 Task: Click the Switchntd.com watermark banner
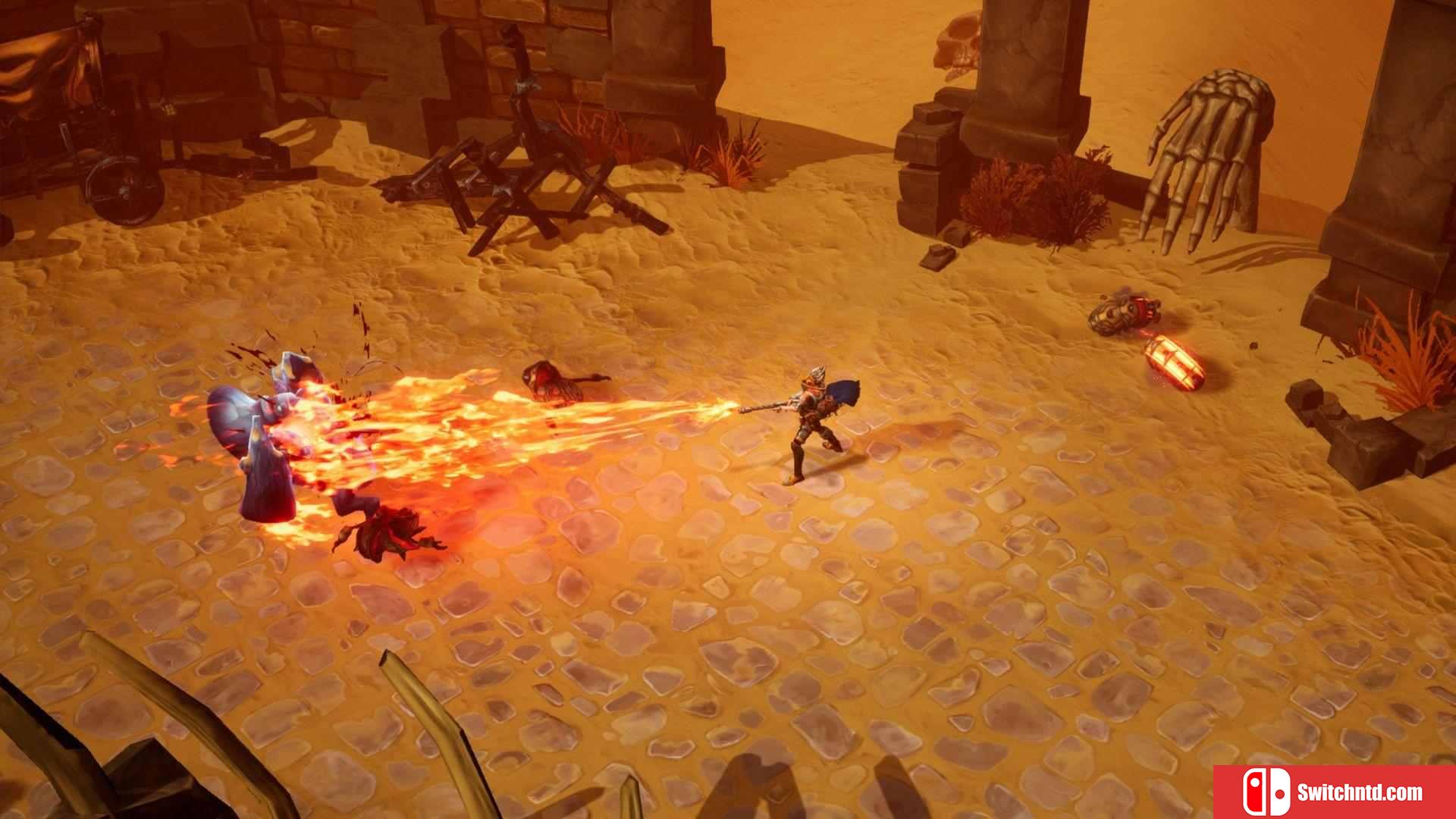pos(1334,792)
